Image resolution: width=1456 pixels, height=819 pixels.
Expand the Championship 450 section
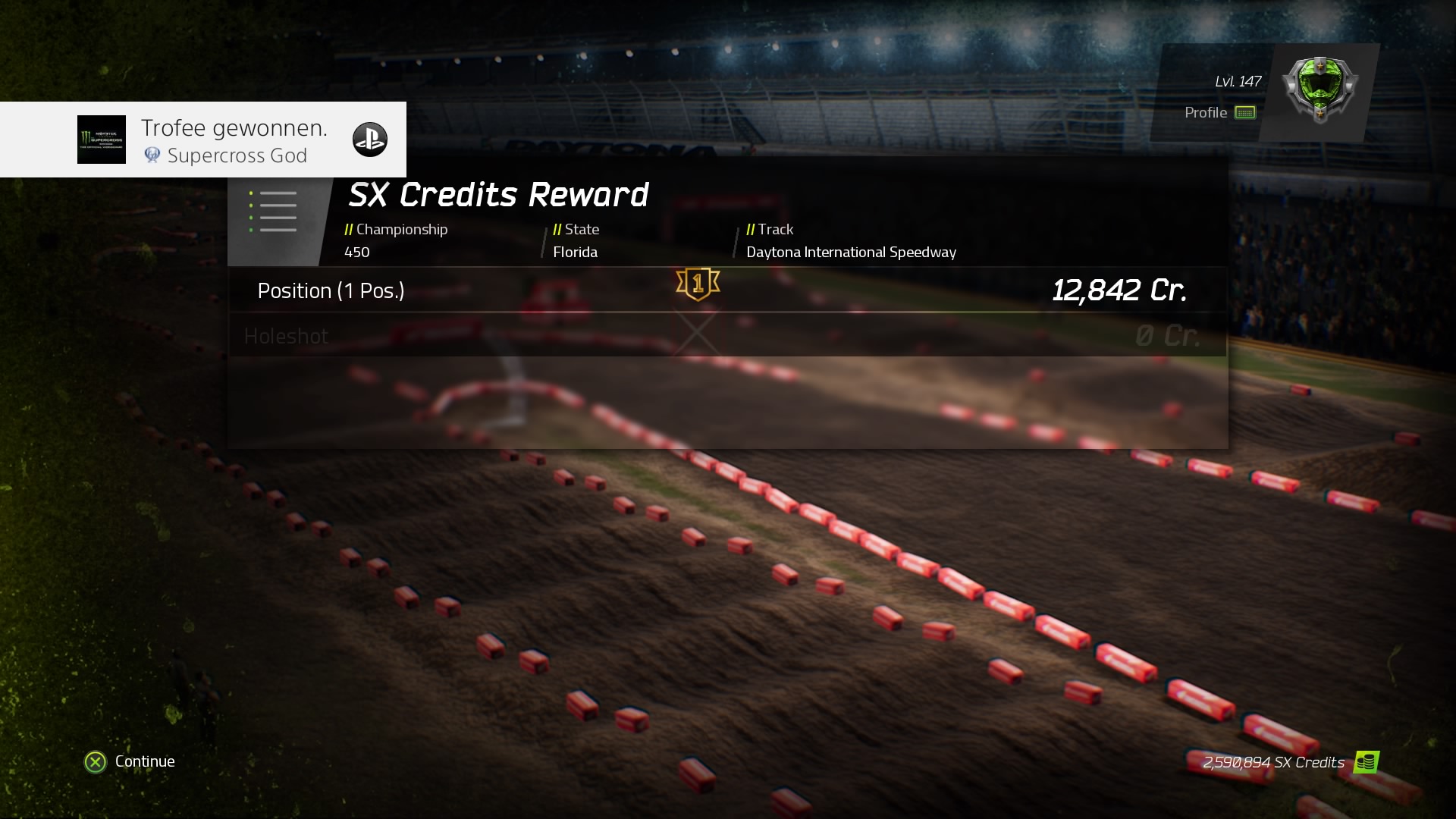(x=396, y=240)
